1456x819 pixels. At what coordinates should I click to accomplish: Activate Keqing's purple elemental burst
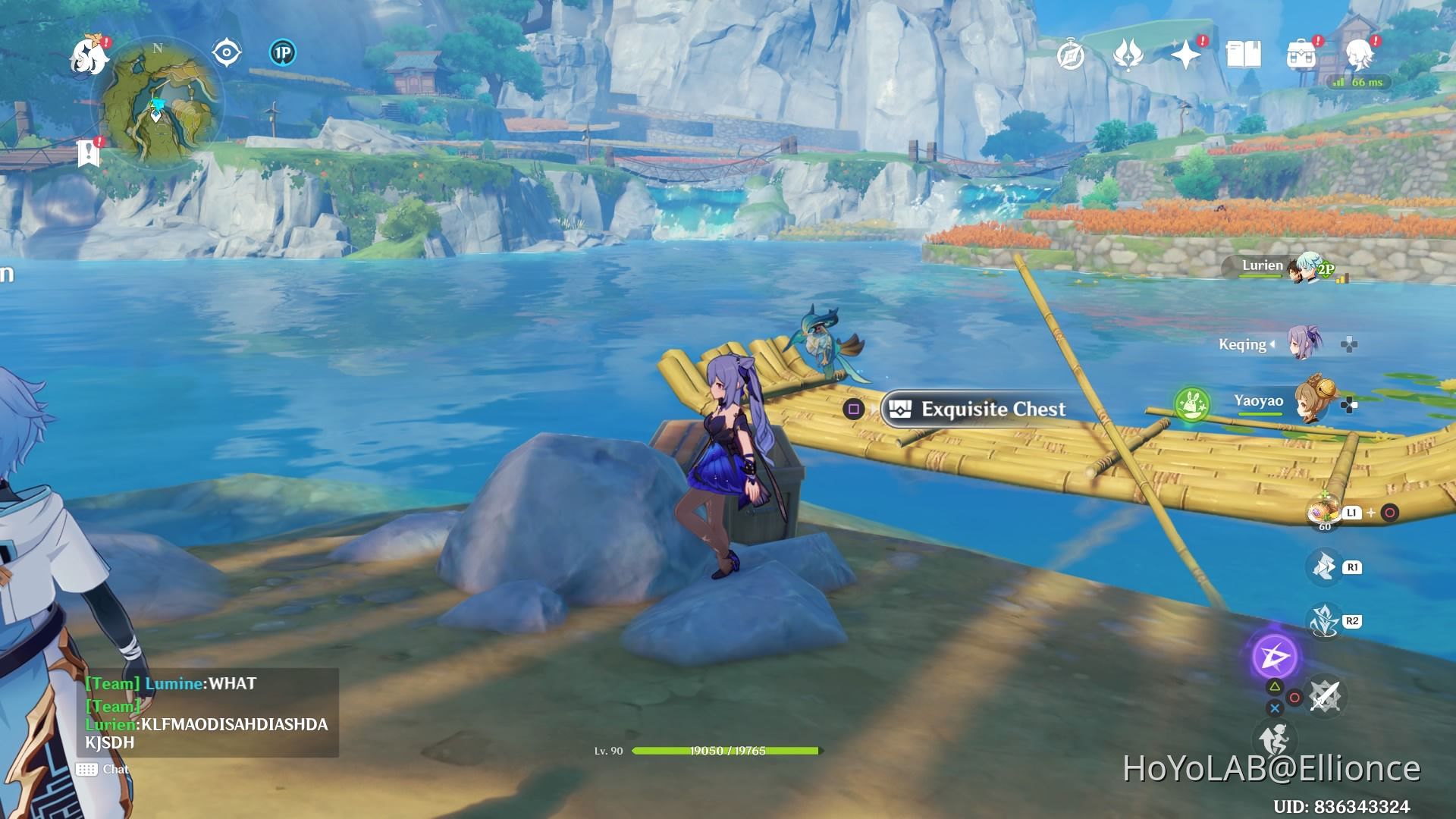[1275, 657]
